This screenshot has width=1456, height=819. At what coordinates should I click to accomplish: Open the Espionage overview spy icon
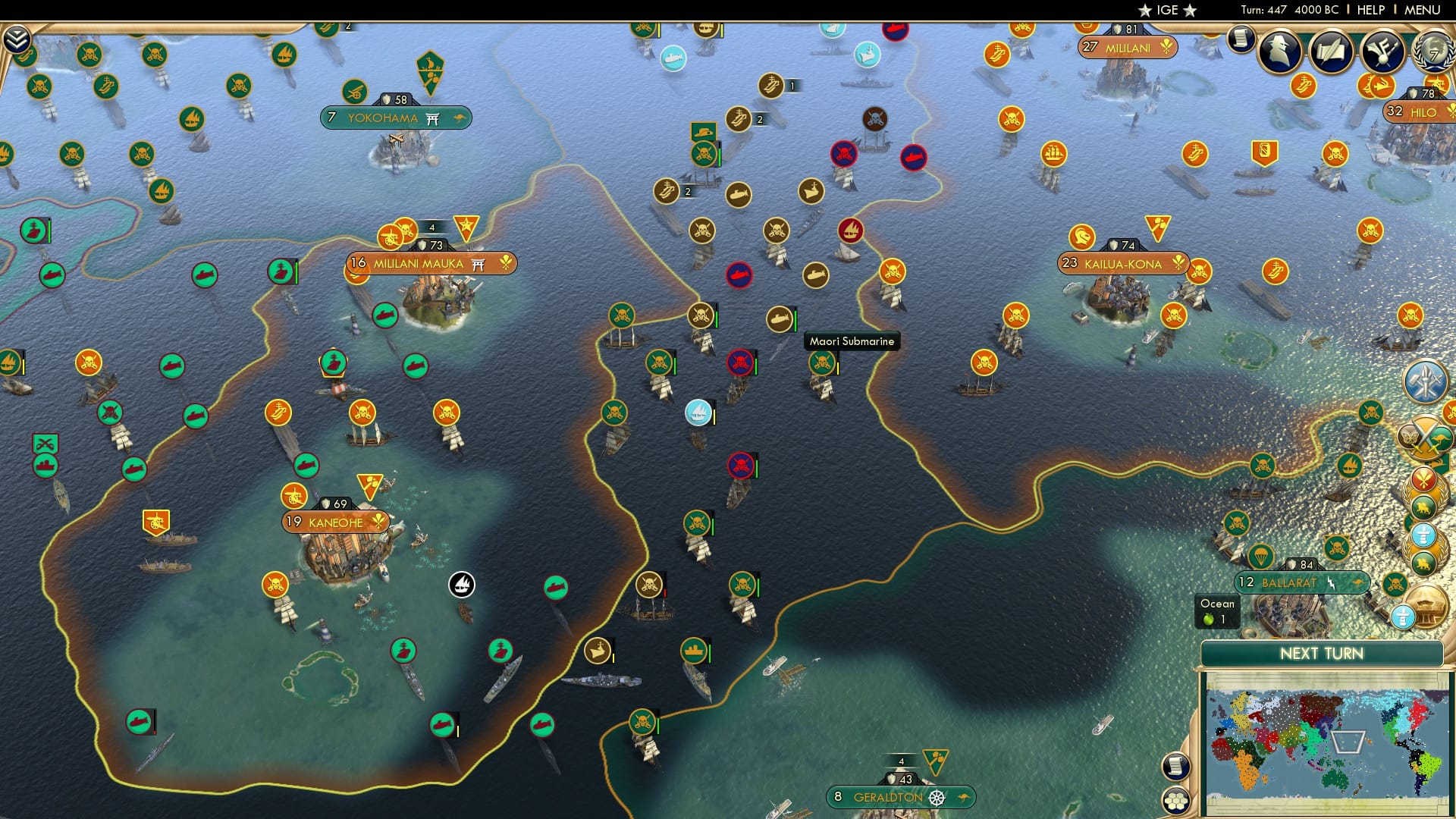point(1280,50)
